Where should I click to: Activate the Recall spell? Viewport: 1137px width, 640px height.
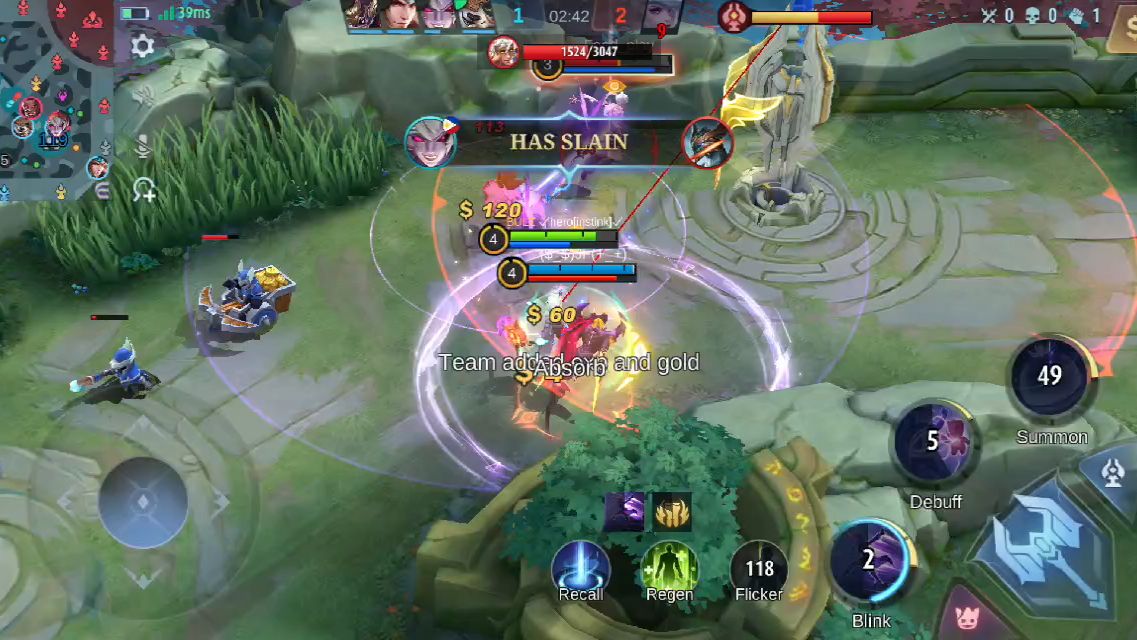click(581, 566)
